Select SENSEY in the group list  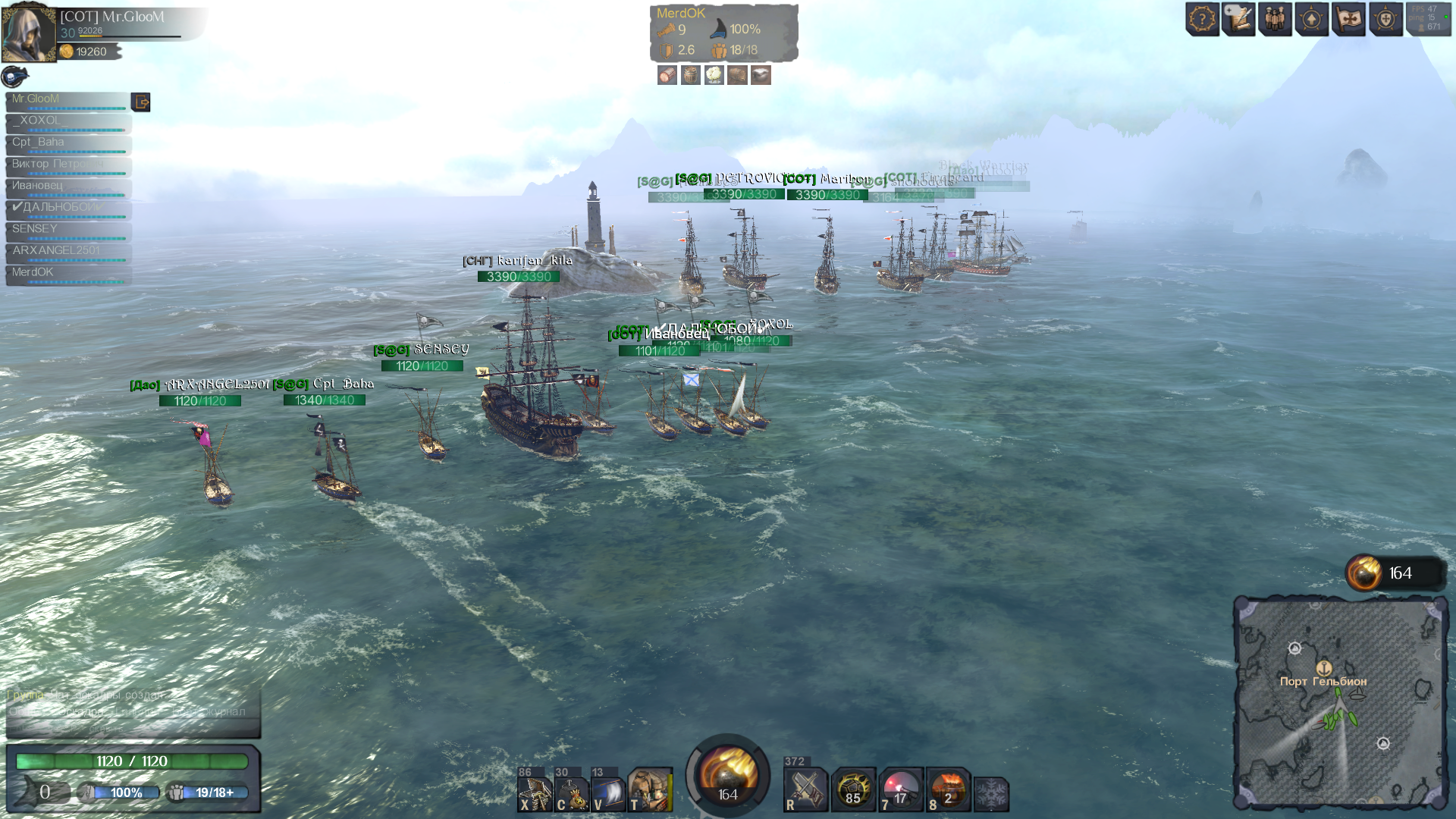tap(68, 230)
